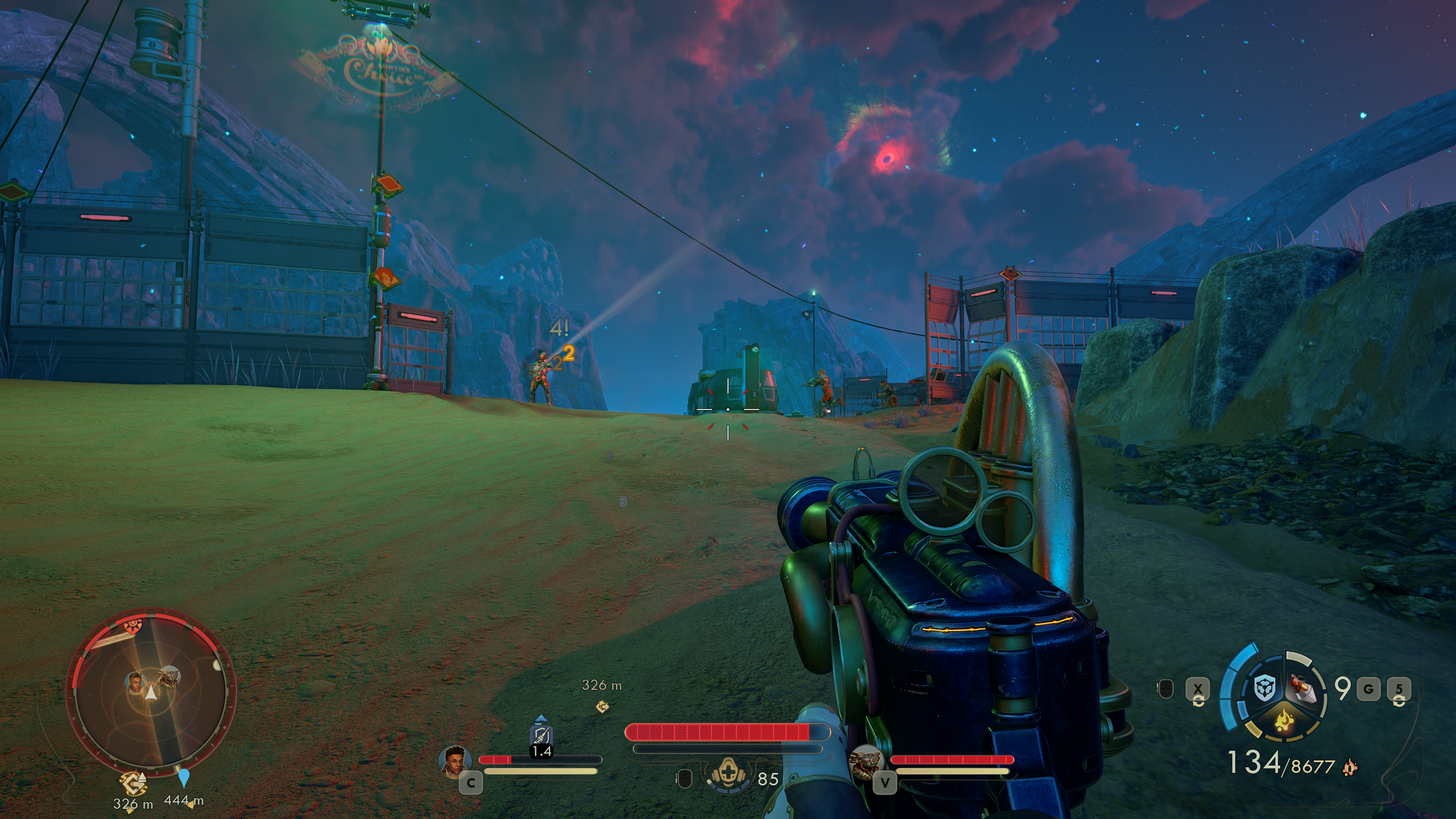Screen dimensions: 1456x819
Task: Select the robot companion portrait beside the V key
Action: (865, 761)
